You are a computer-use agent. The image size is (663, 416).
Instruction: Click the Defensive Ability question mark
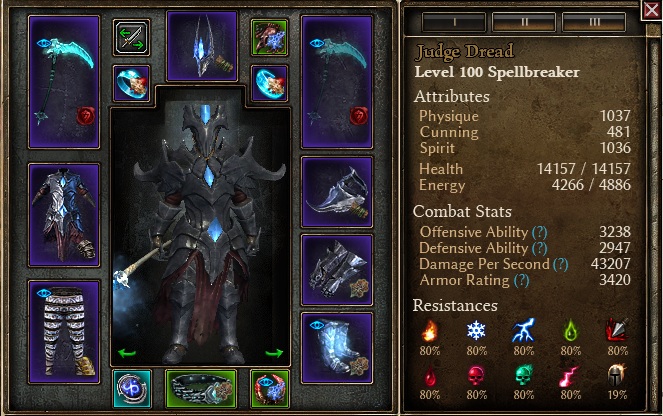click(540, 248)
